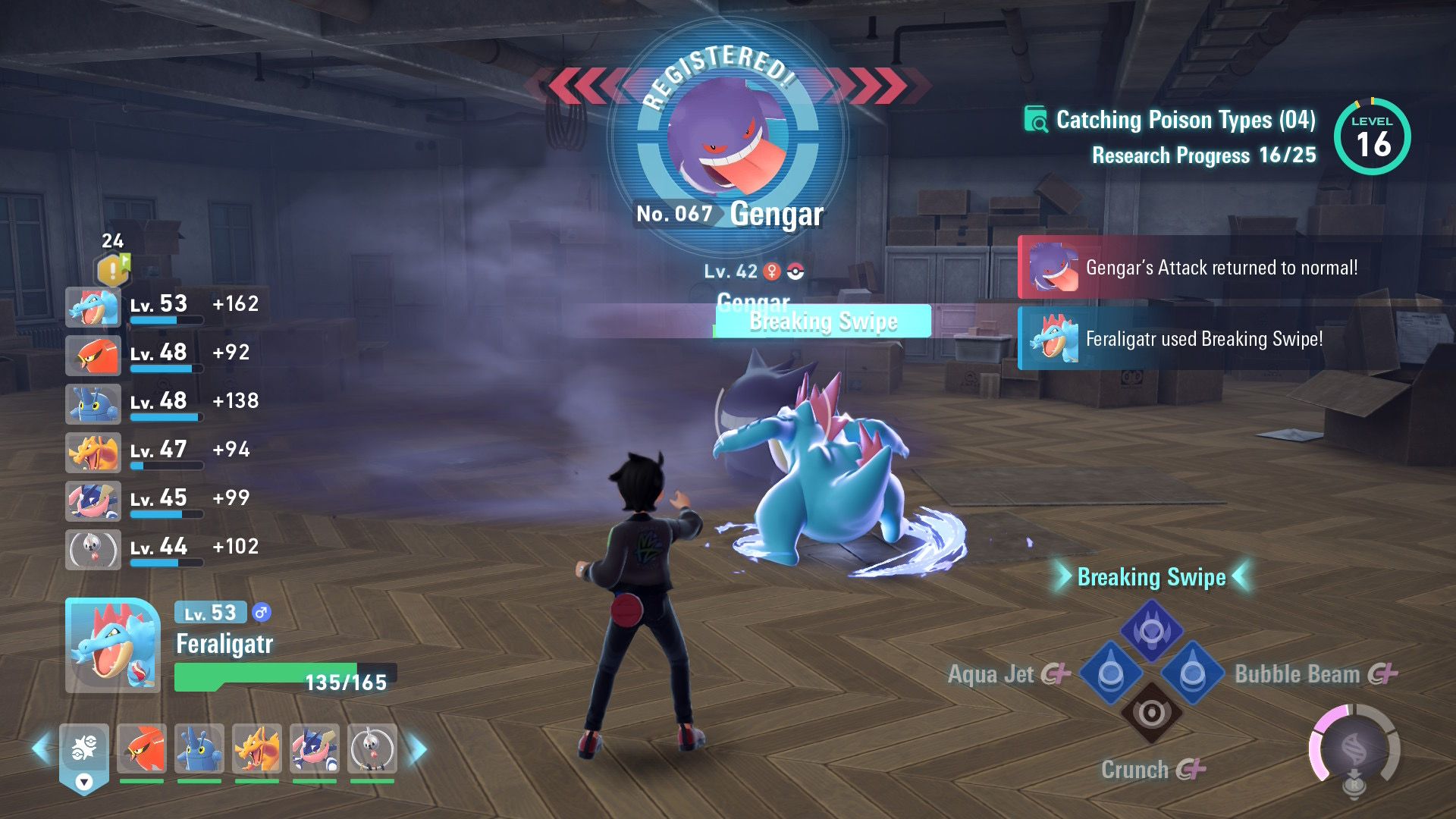Click the party bar's right arrow
The height and width of the screenshot is (819, 1456).
coord(418,749)
